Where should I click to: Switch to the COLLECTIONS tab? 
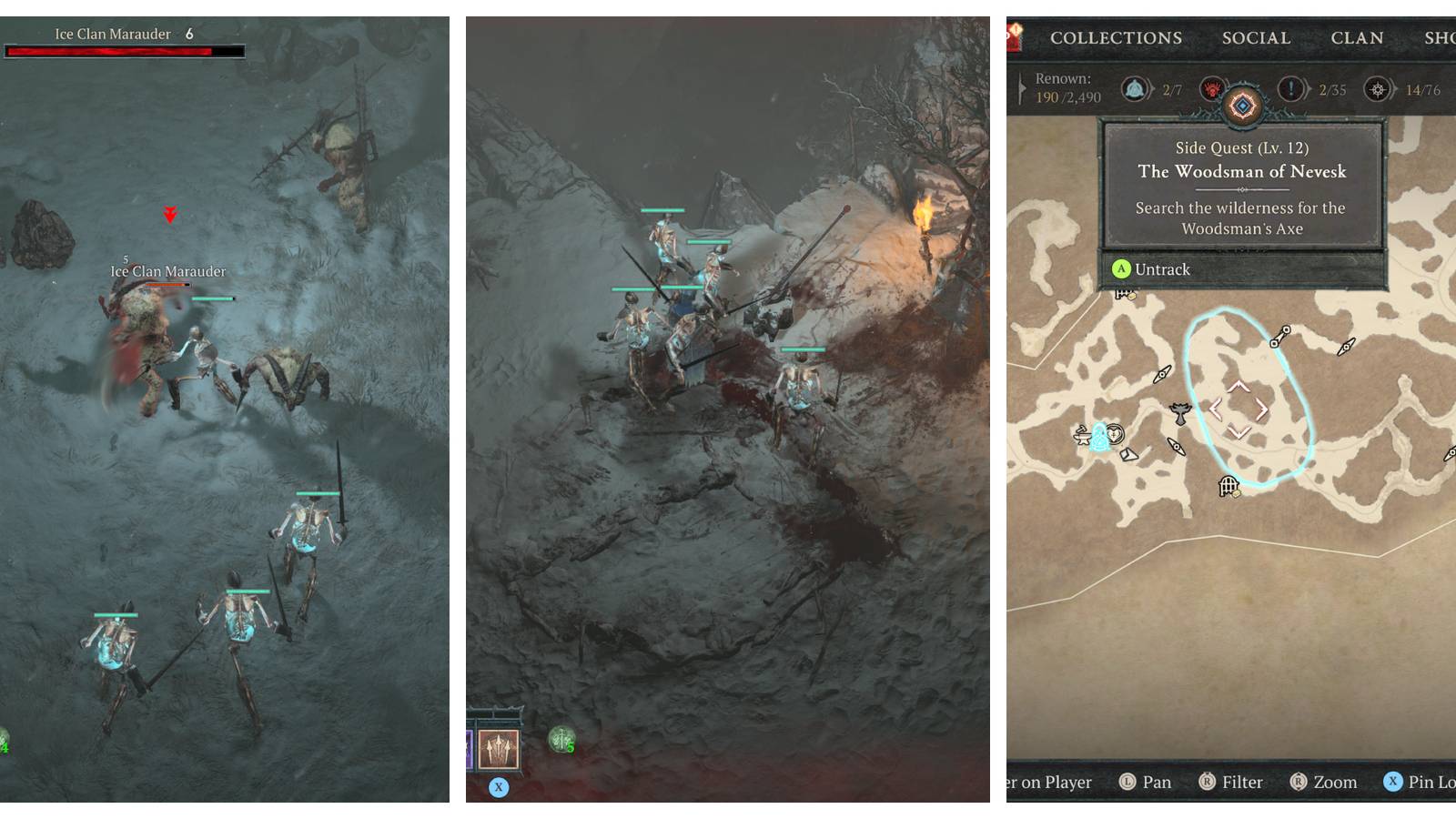pyautogui.click(x=1115, y=37)
